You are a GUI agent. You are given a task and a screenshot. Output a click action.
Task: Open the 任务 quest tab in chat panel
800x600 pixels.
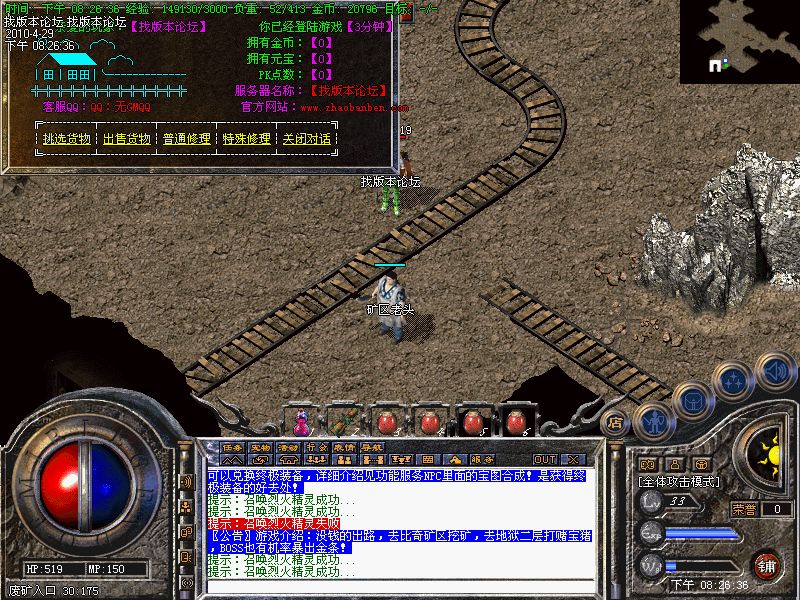233,447
